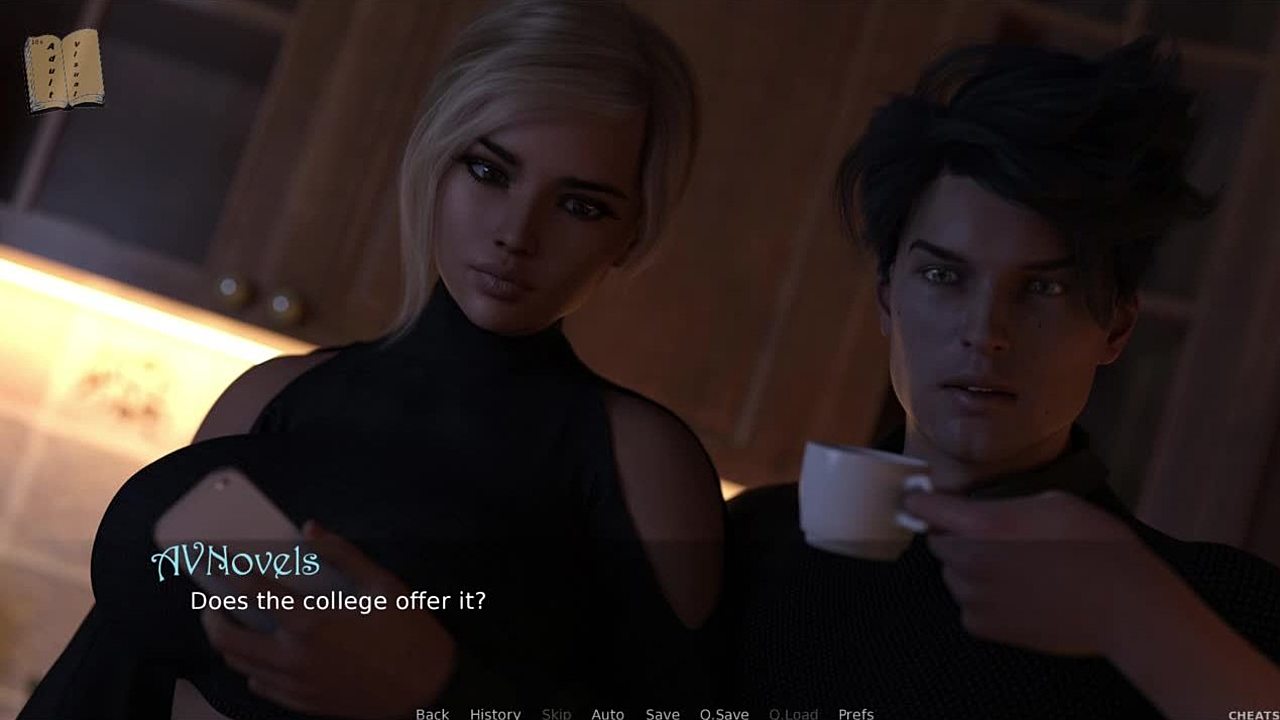Open the dialogue History log
1280x720 pixels.
[x=495, y=713]
